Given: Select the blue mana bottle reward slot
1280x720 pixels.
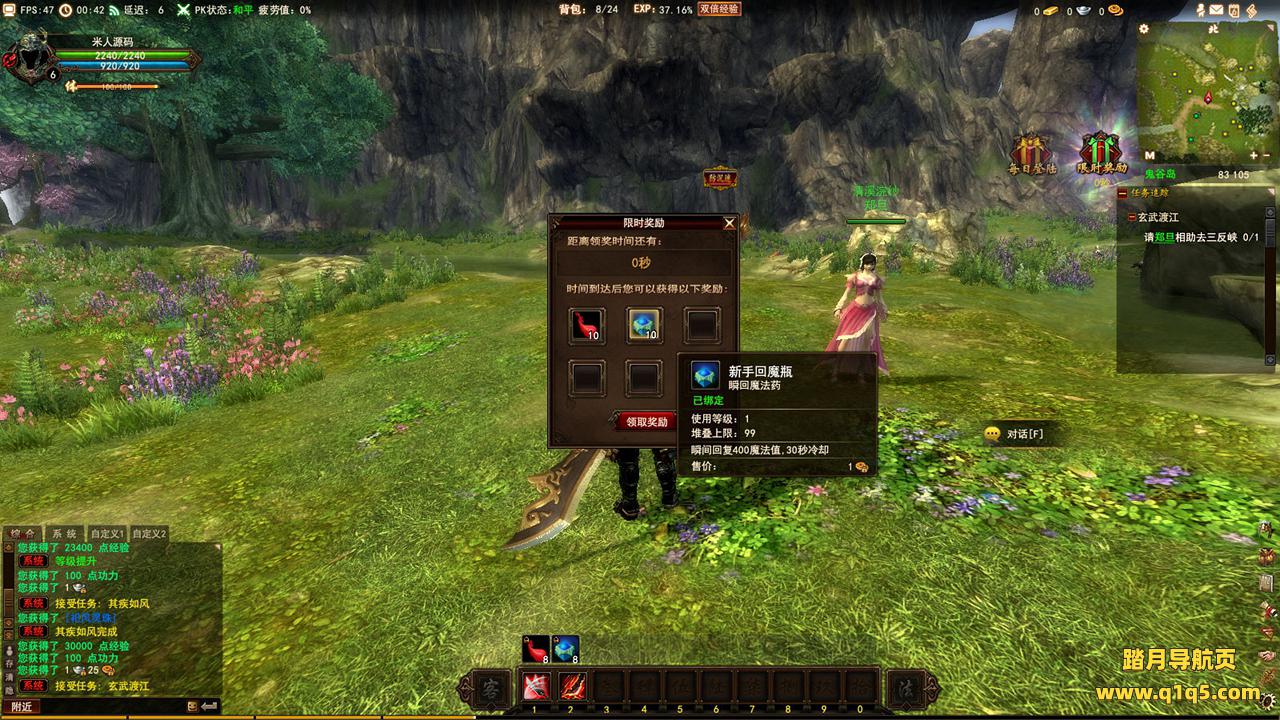Looking at the screenshot, I should pos(644,325).
